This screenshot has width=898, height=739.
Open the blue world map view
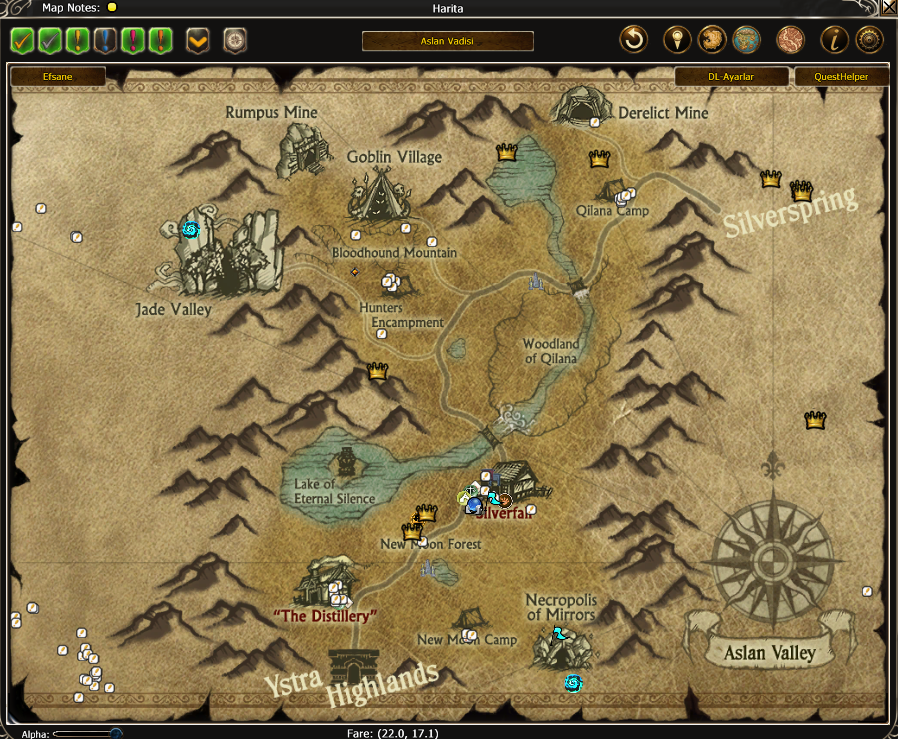(747, 40)
